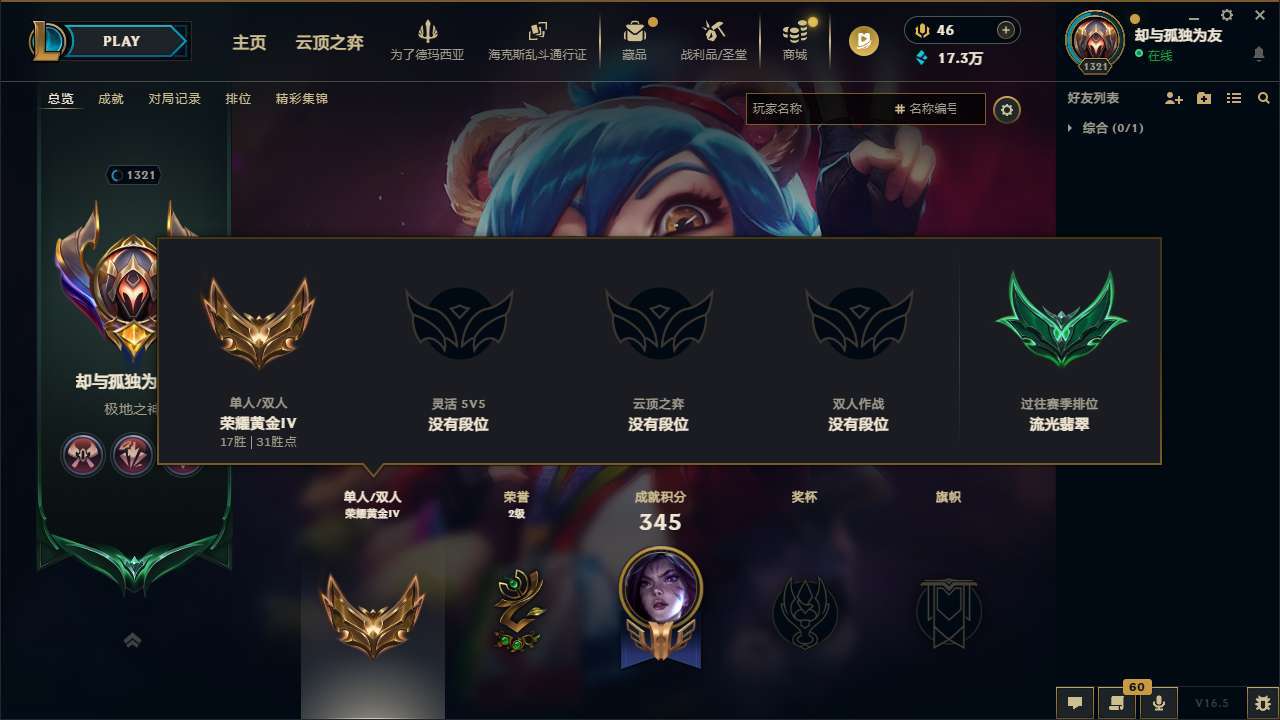
Task: Switch to the 对局记录 tab
Action: coord(174,99)
